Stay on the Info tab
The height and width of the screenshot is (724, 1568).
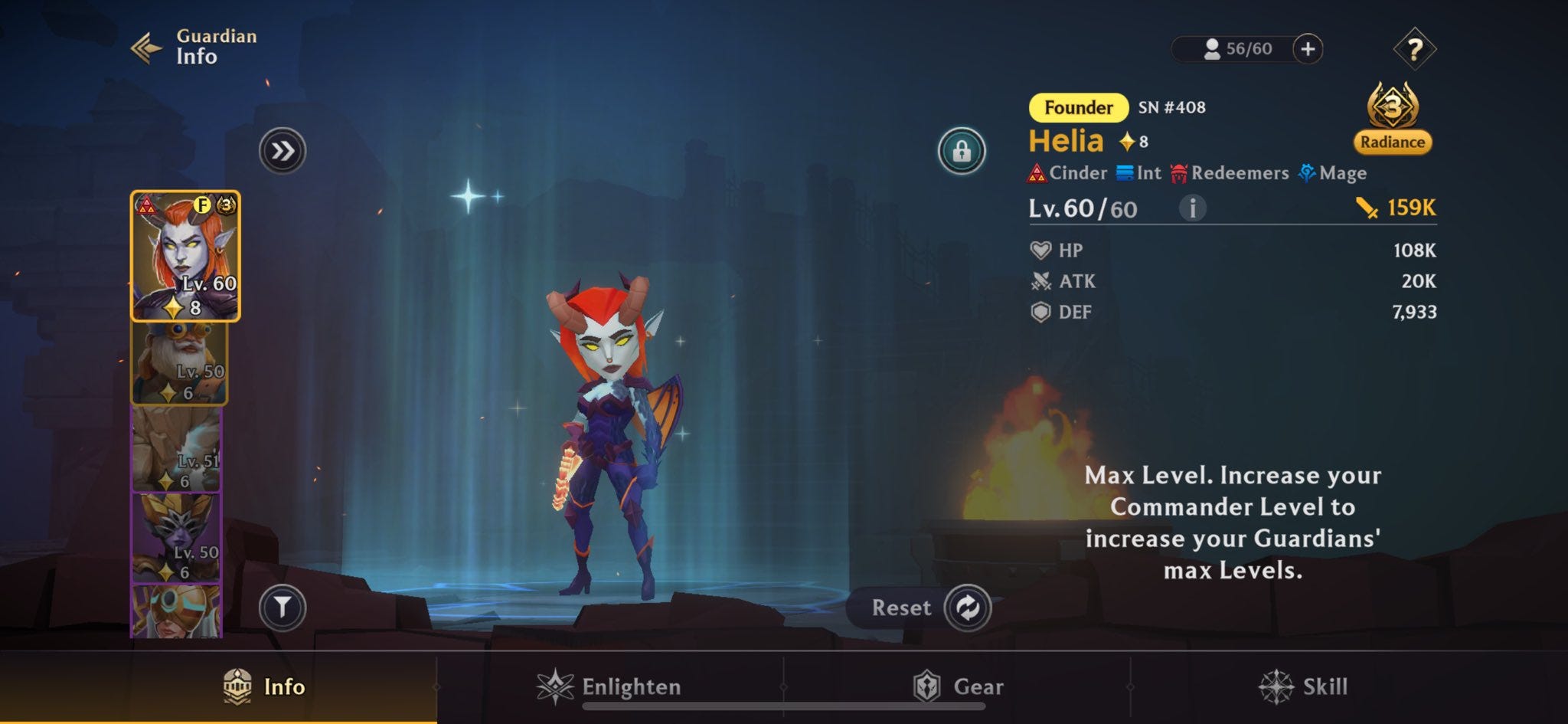(x=264, y=686)
